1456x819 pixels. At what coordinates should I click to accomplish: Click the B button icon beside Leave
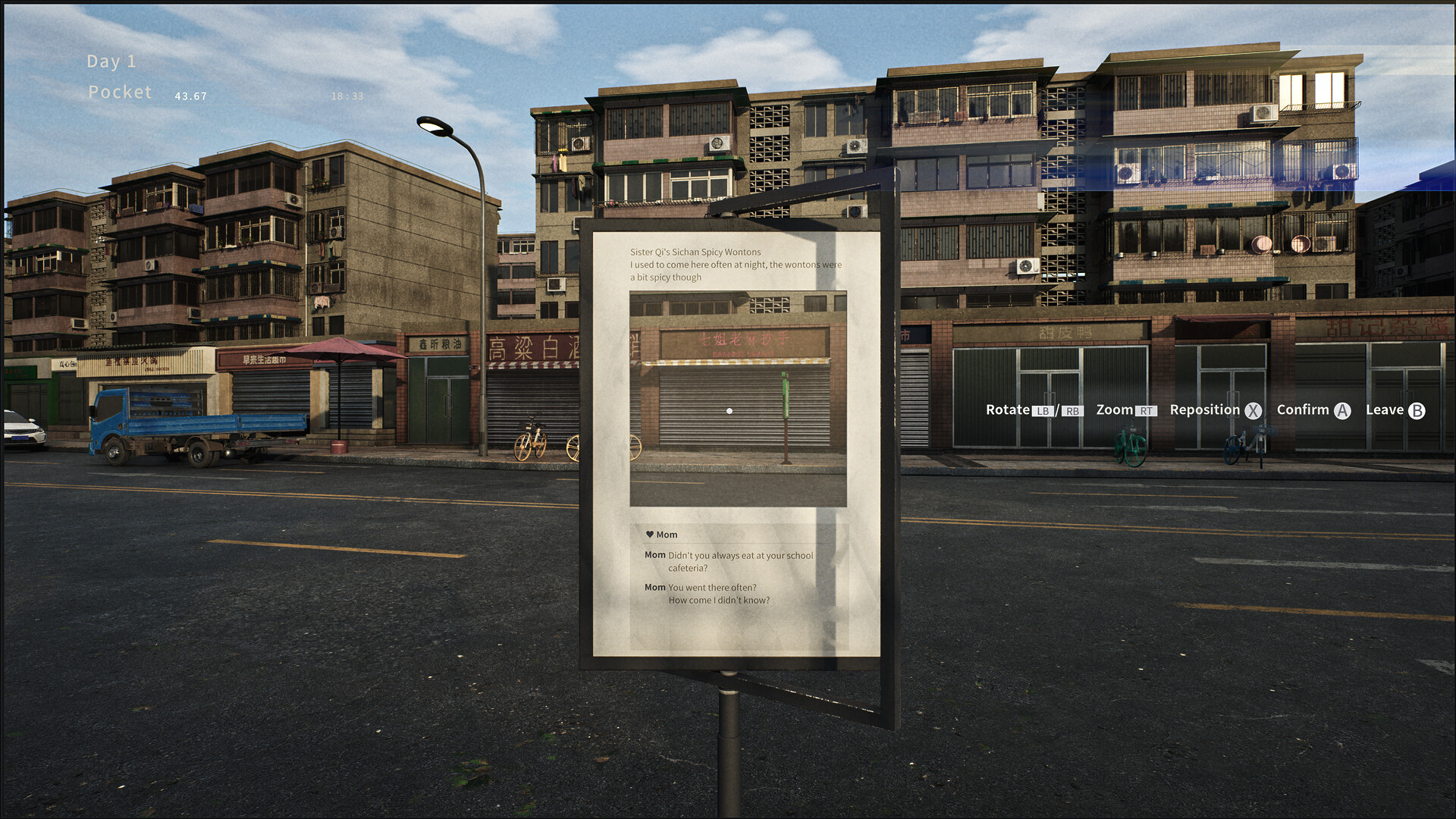[x=1418, y=410]
